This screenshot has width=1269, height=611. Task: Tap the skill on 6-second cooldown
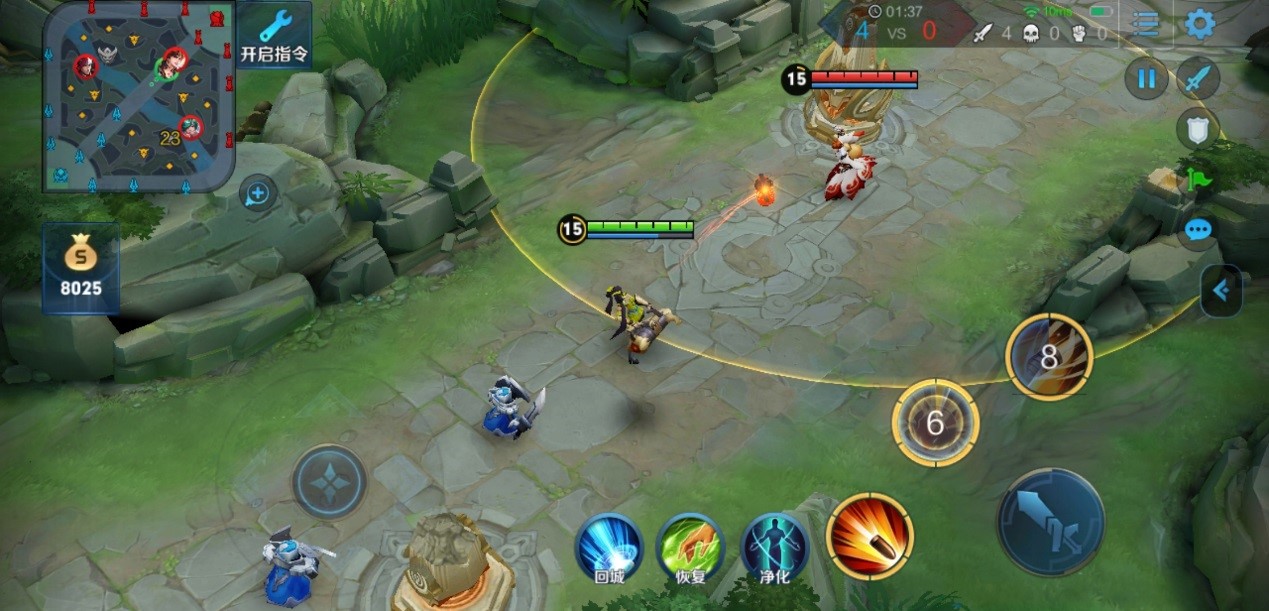935,423
